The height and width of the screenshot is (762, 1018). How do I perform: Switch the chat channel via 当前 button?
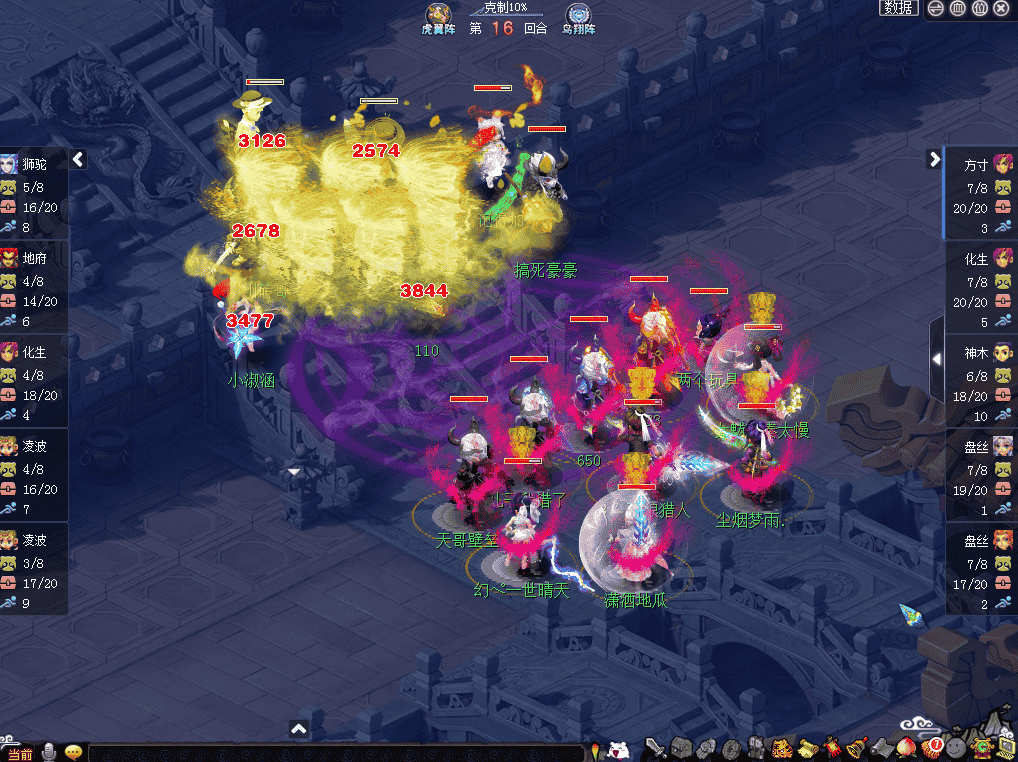19,753
